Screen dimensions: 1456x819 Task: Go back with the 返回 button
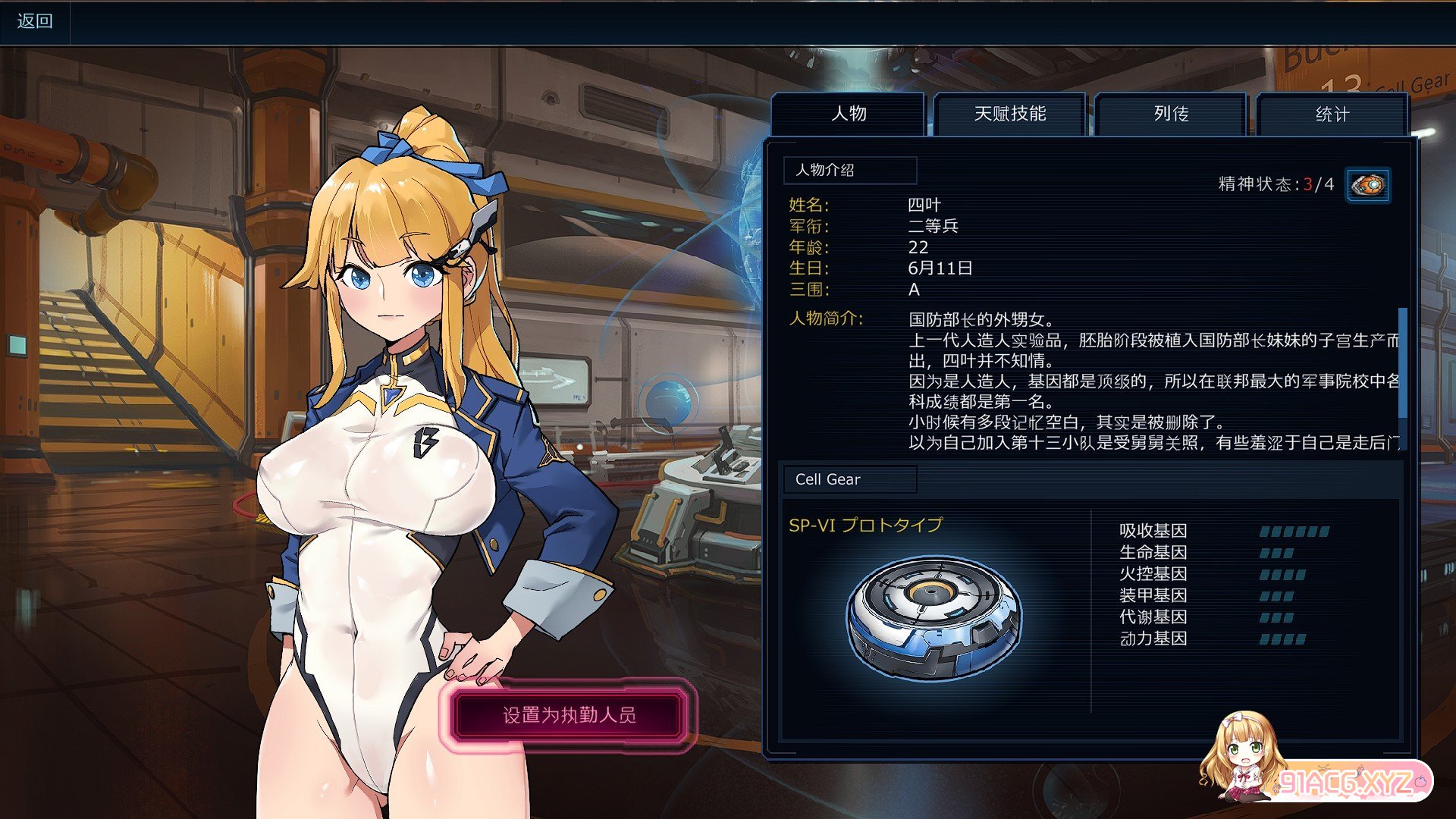tap(35, 21)
